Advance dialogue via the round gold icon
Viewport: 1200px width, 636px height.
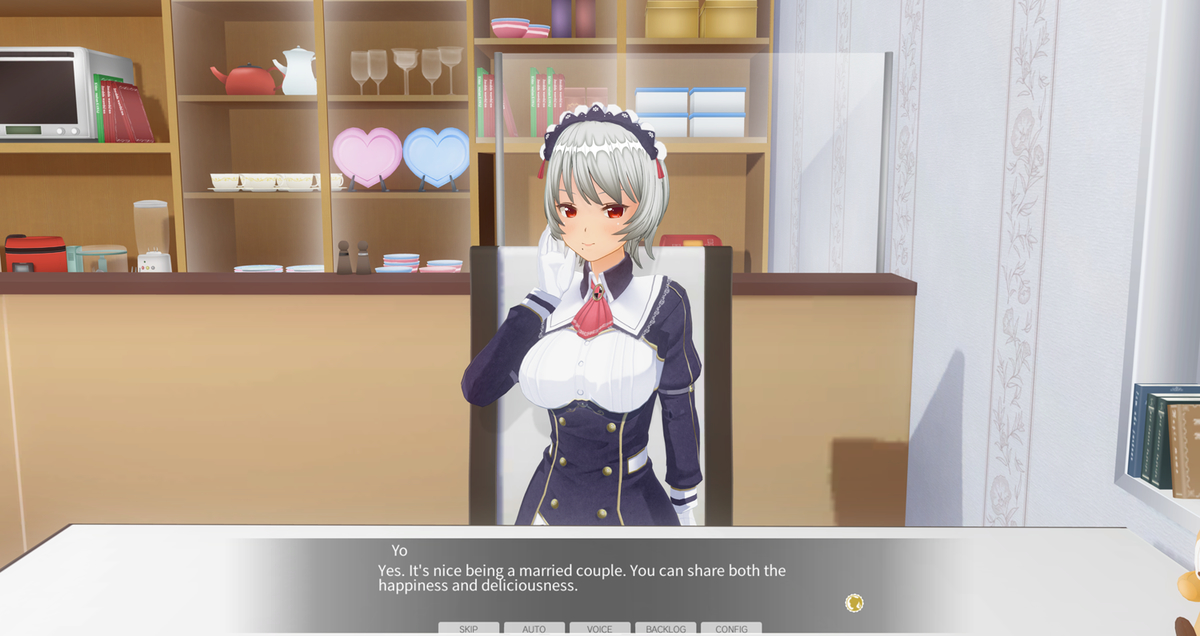854,602
